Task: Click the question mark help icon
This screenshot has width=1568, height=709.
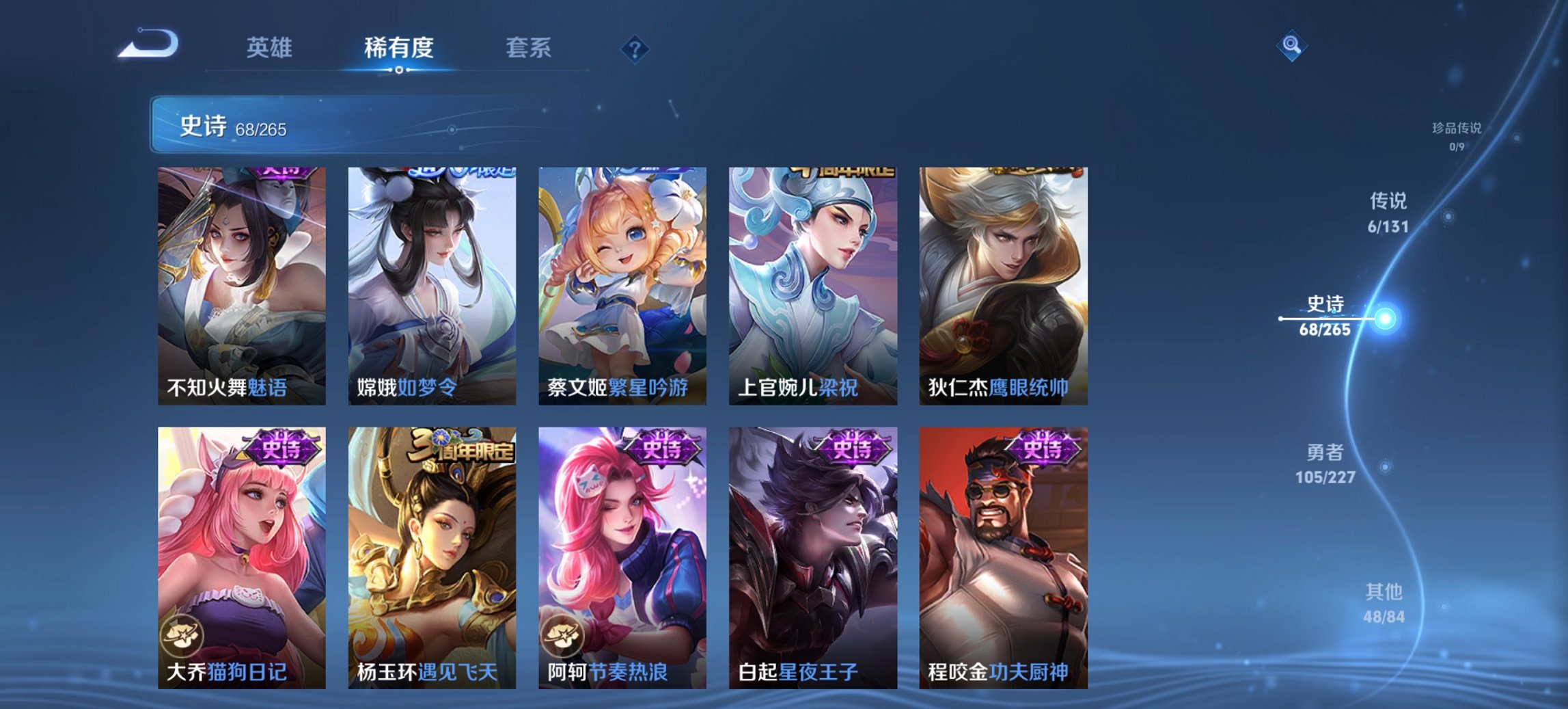Action: 633,49
